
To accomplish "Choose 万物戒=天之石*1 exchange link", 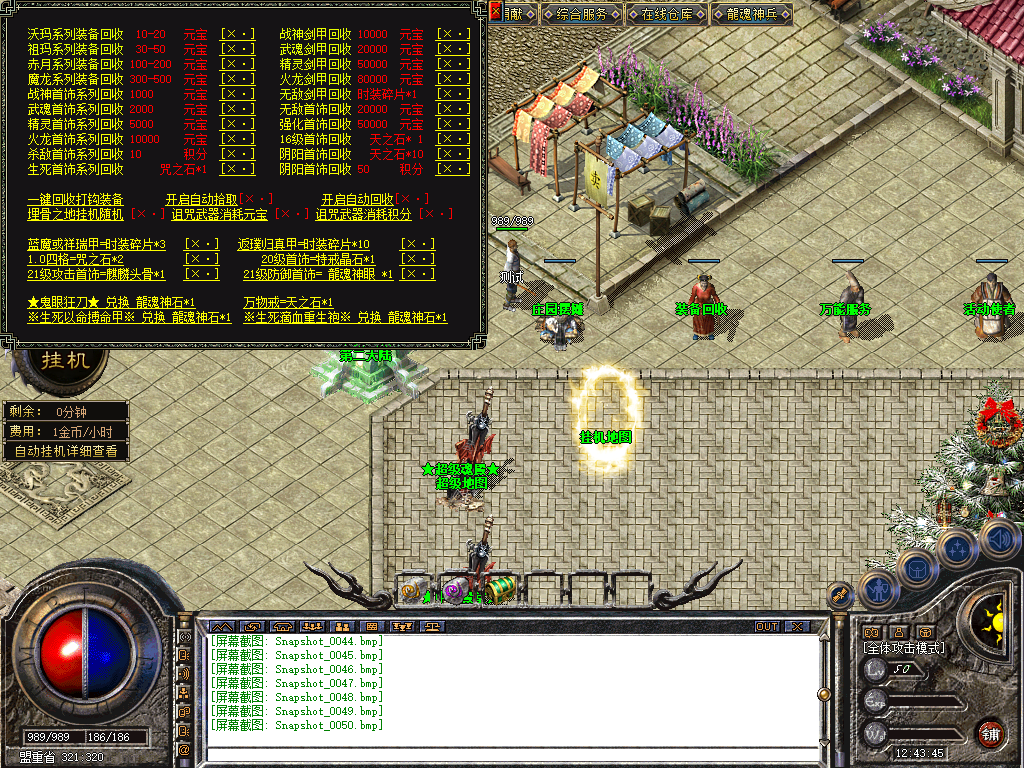I will click(x=288, y=302).
